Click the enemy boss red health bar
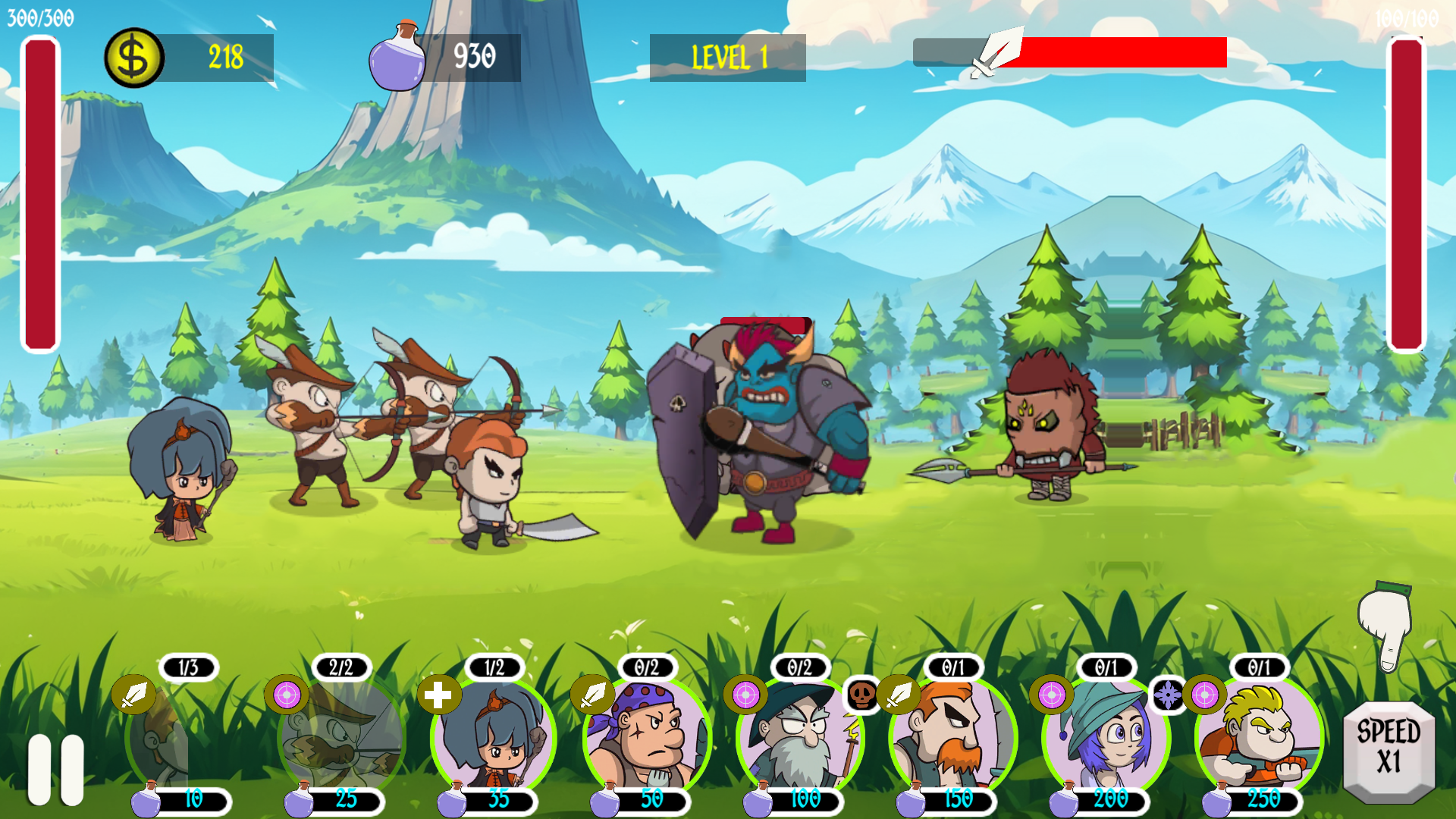 tap(766, 322)
